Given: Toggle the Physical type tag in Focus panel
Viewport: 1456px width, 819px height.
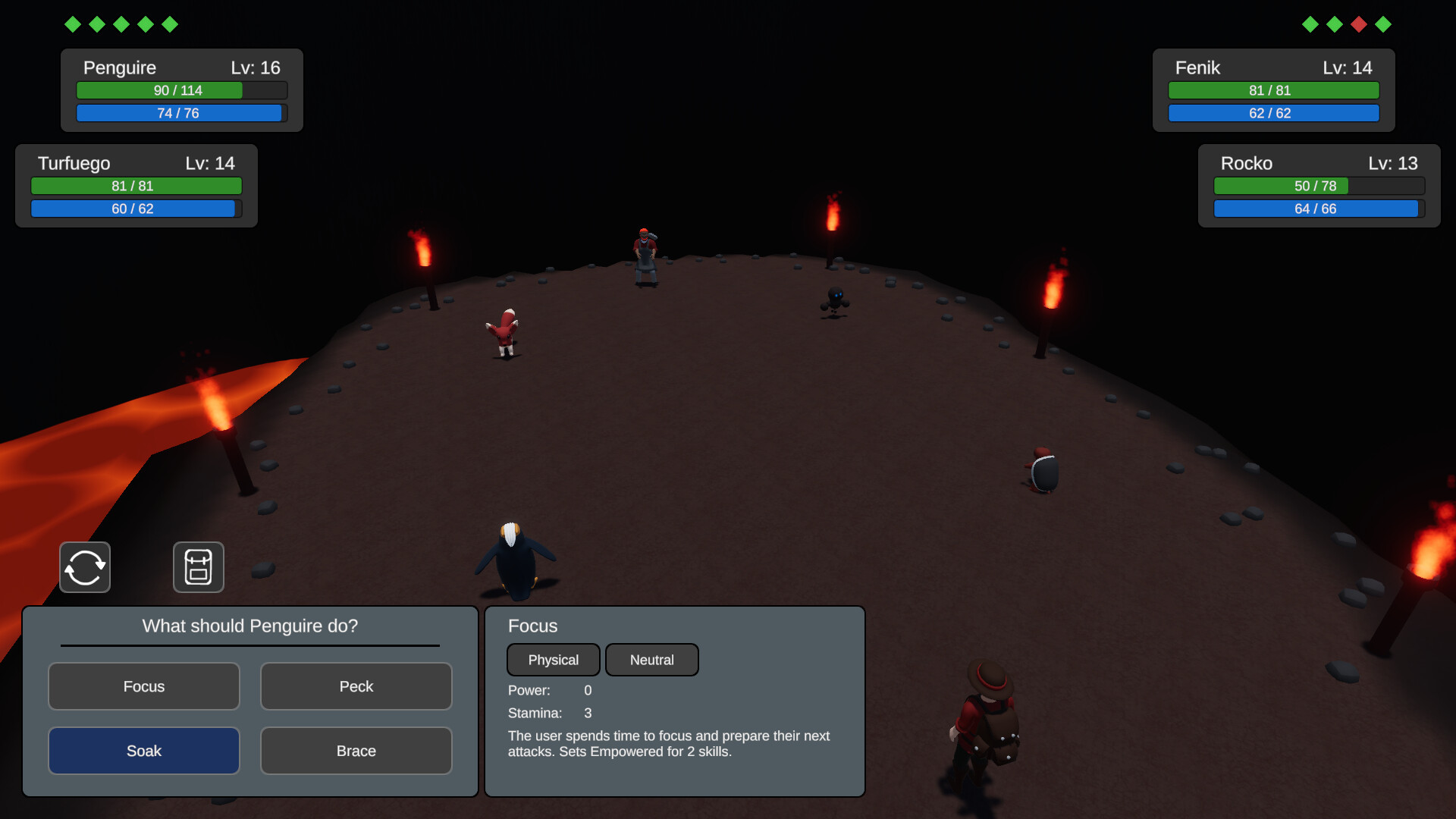Looking at the screenshot, I should (x=553, y=659).
